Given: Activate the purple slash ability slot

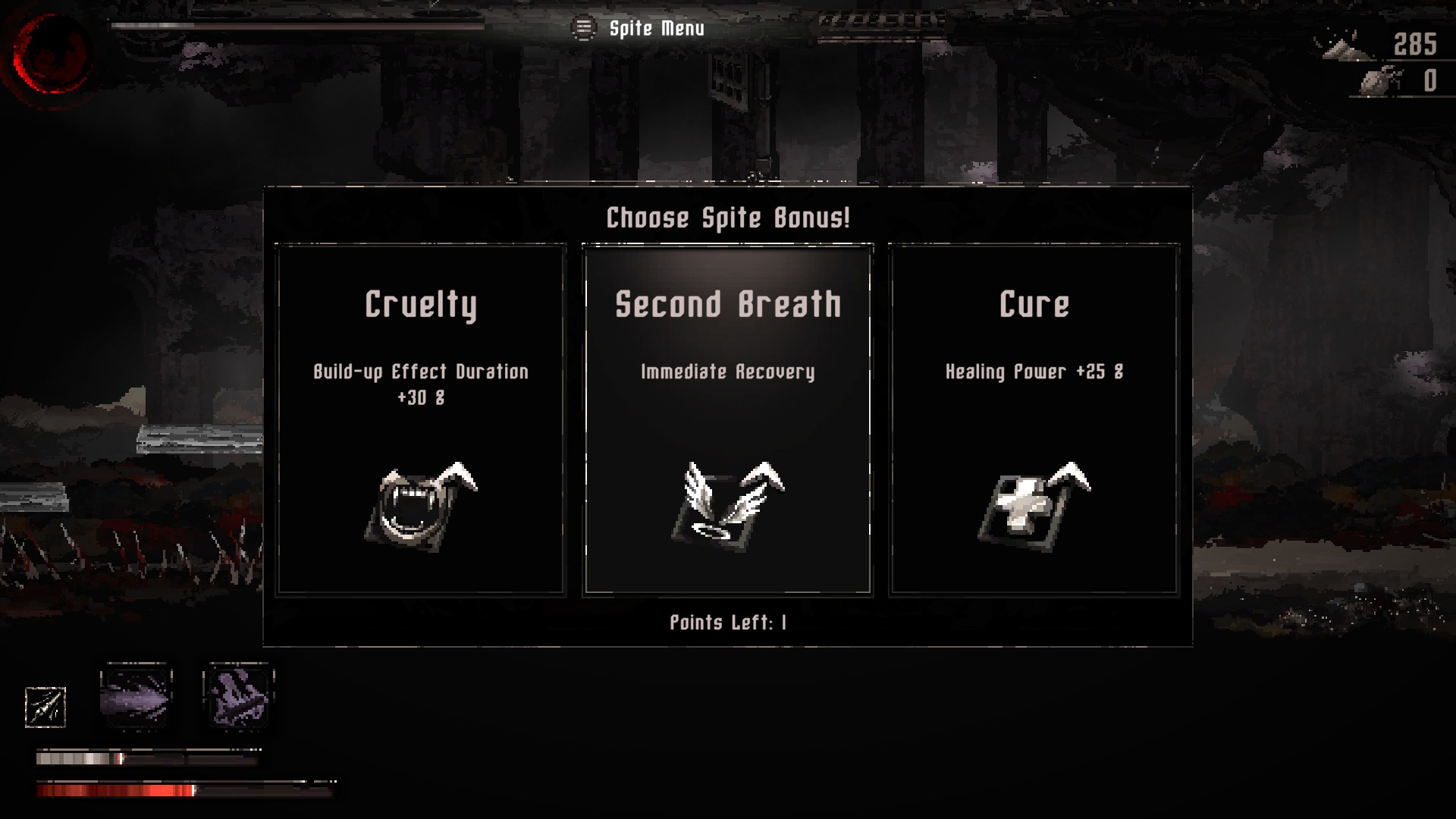Looking at the screenshot, I should click(x=136, y=696).
